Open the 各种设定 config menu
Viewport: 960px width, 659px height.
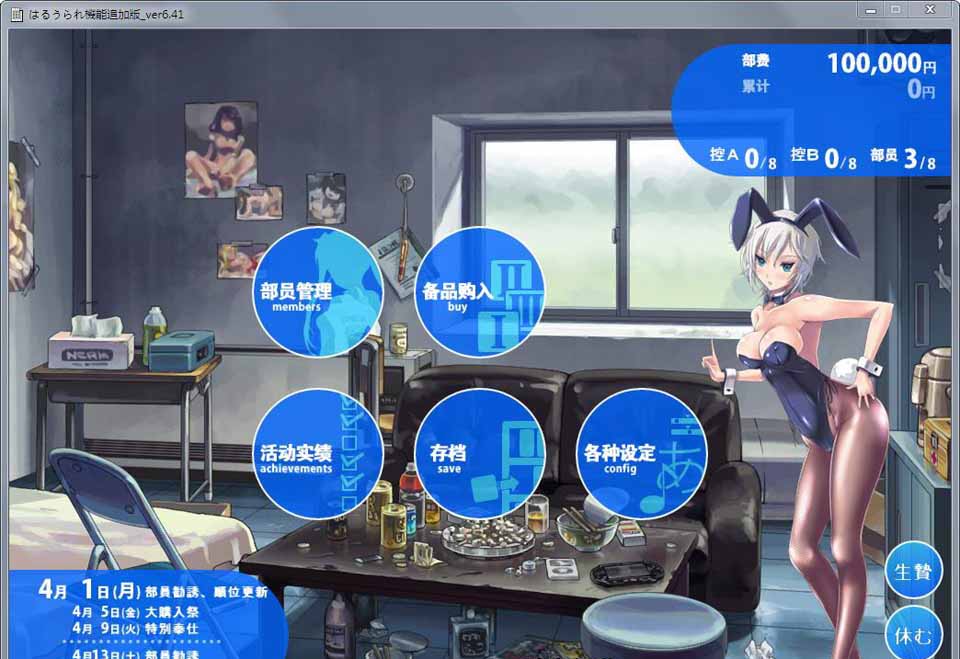click(x=641, y=454)
